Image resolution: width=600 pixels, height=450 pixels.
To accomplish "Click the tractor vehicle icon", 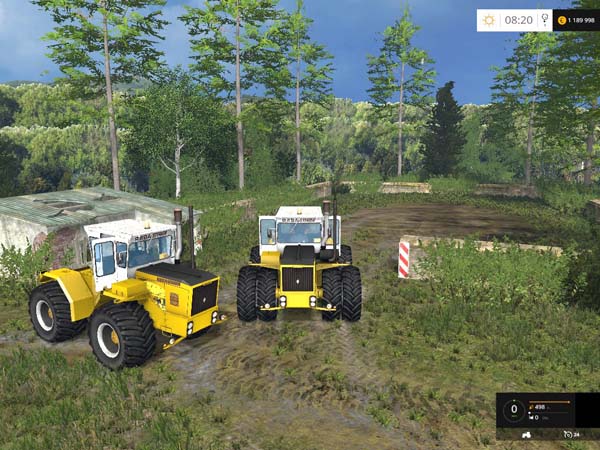I will [x=528, y=435].
